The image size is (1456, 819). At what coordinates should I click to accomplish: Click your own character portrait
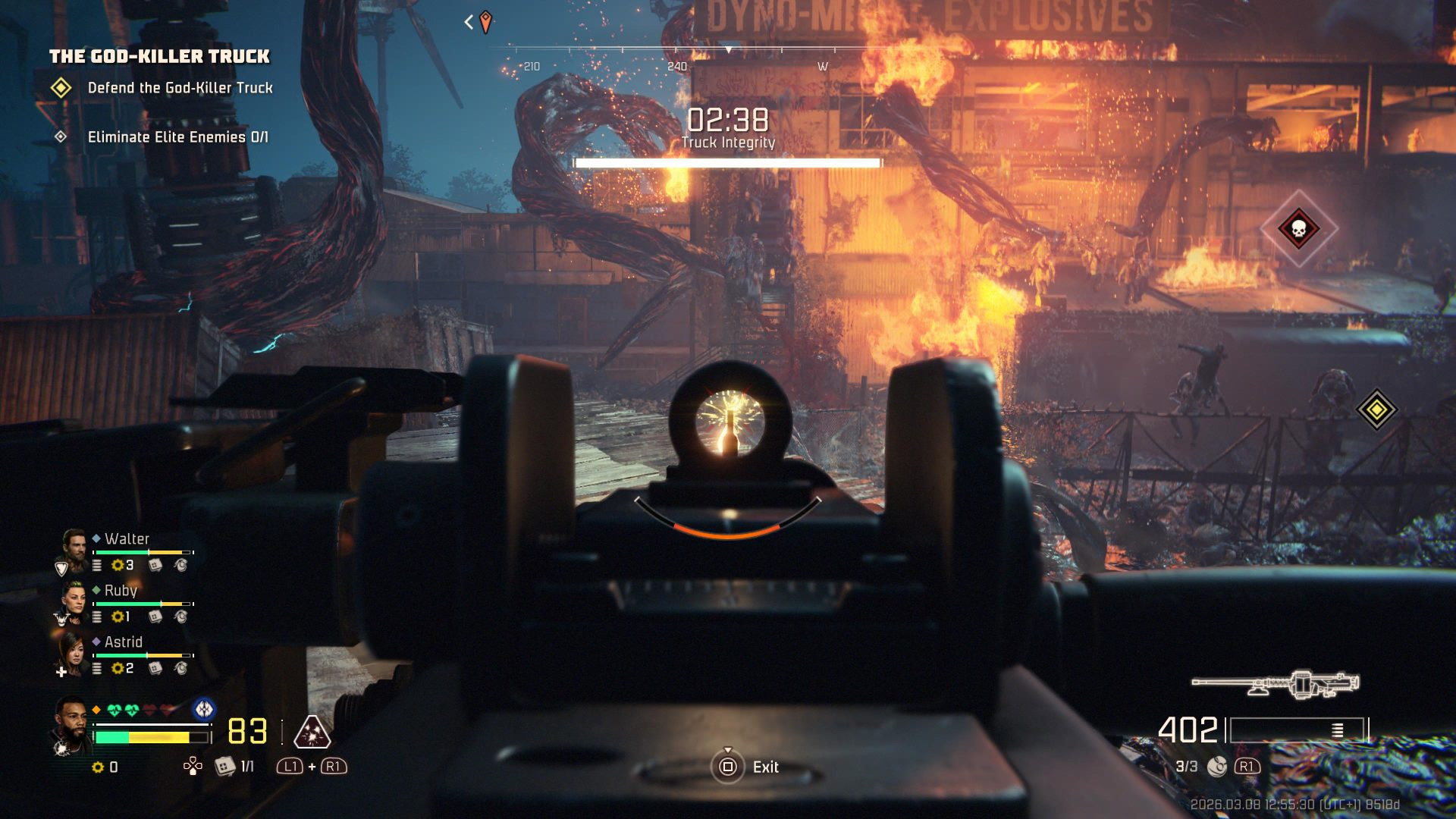[71, 726]
